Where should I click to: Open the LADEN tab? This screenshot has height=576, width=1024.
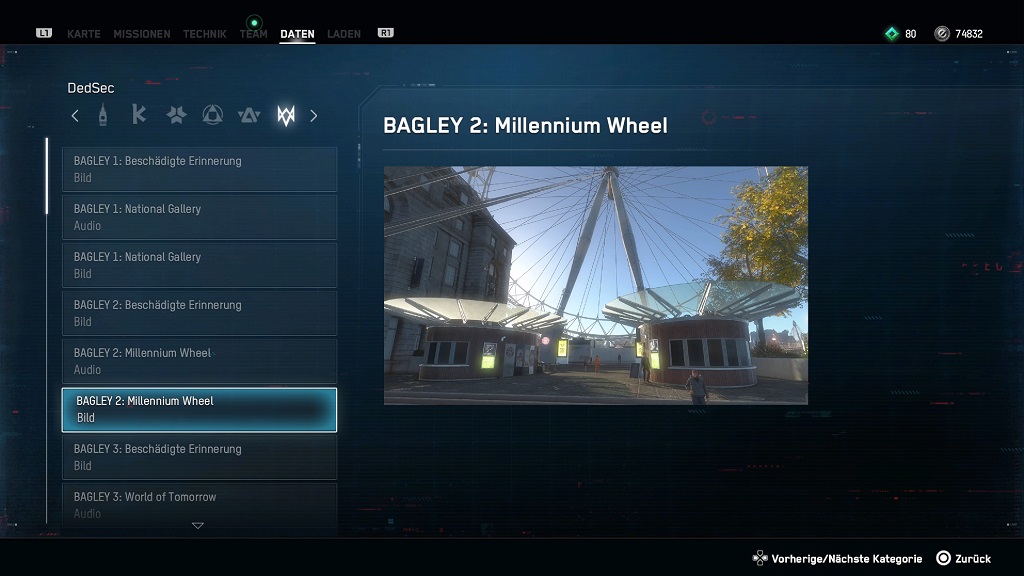[x=344, y=34]
